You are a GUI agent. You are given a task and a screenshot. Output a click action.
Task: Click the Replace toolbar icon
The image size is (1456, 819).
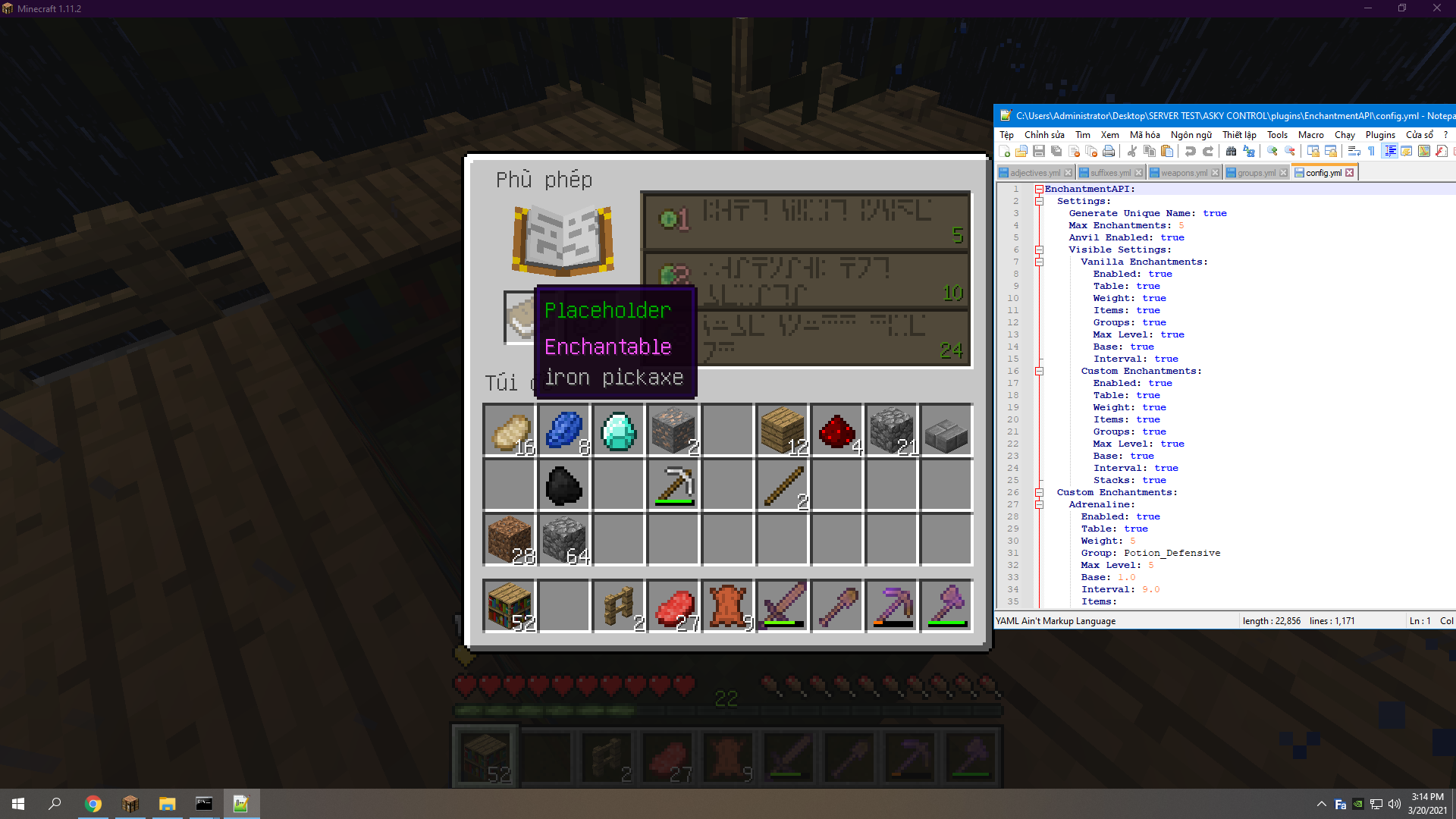pos(1248,151)
